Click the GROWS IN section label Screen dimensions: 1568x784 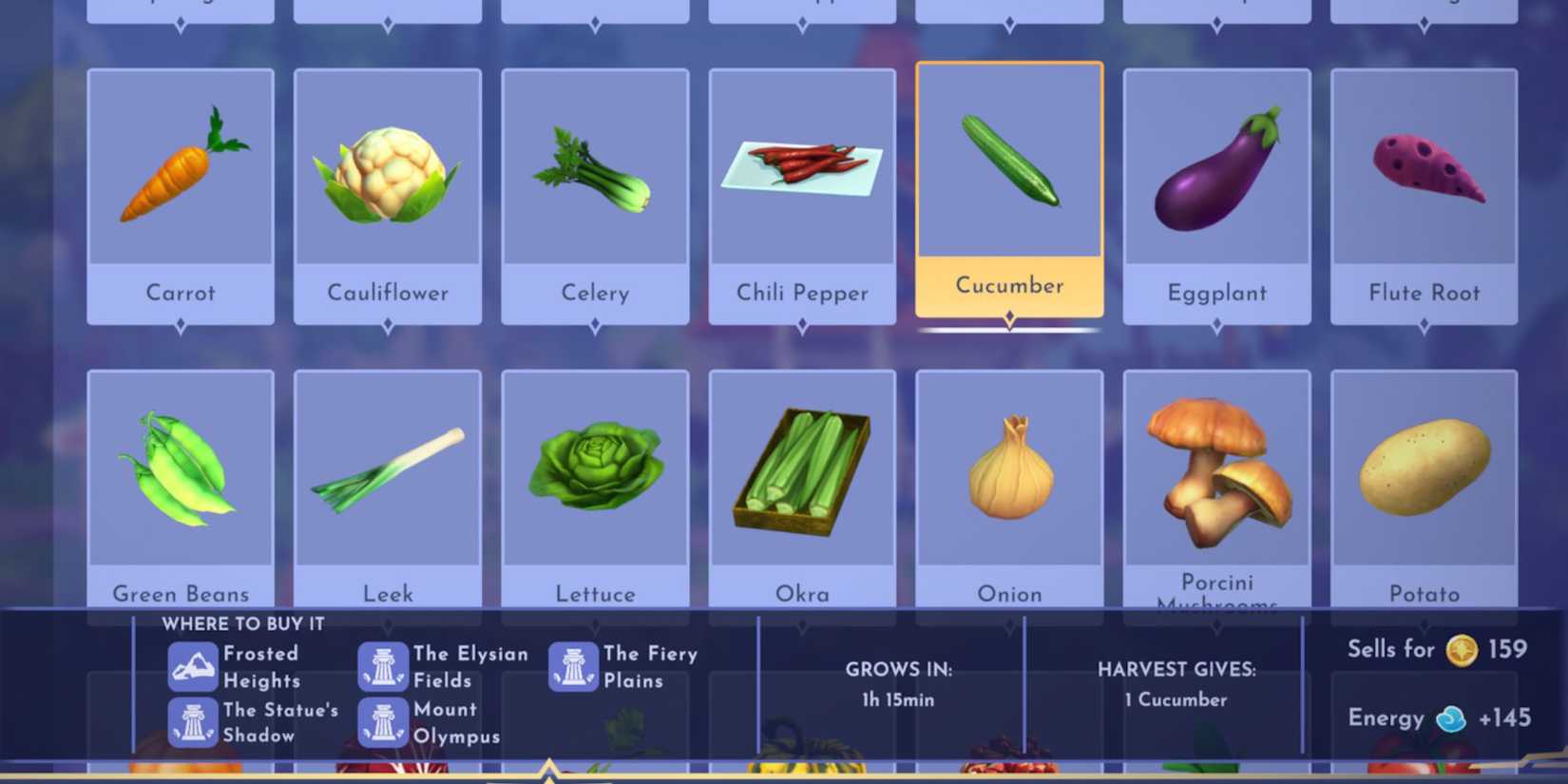[897, 670]
